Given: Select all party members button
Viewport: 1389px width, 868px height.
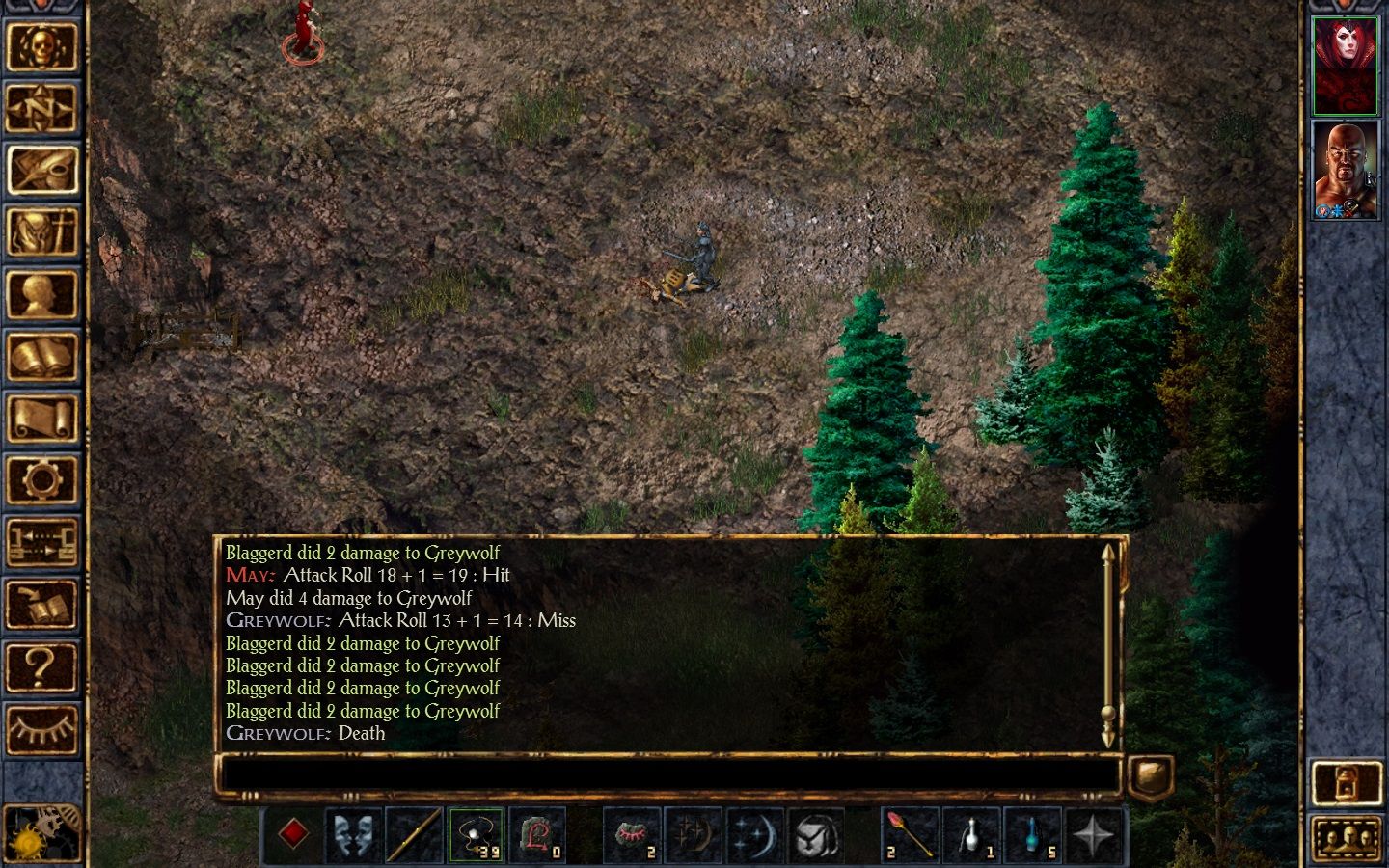Looking at the screenshot, I should [x=1347, y=837].
